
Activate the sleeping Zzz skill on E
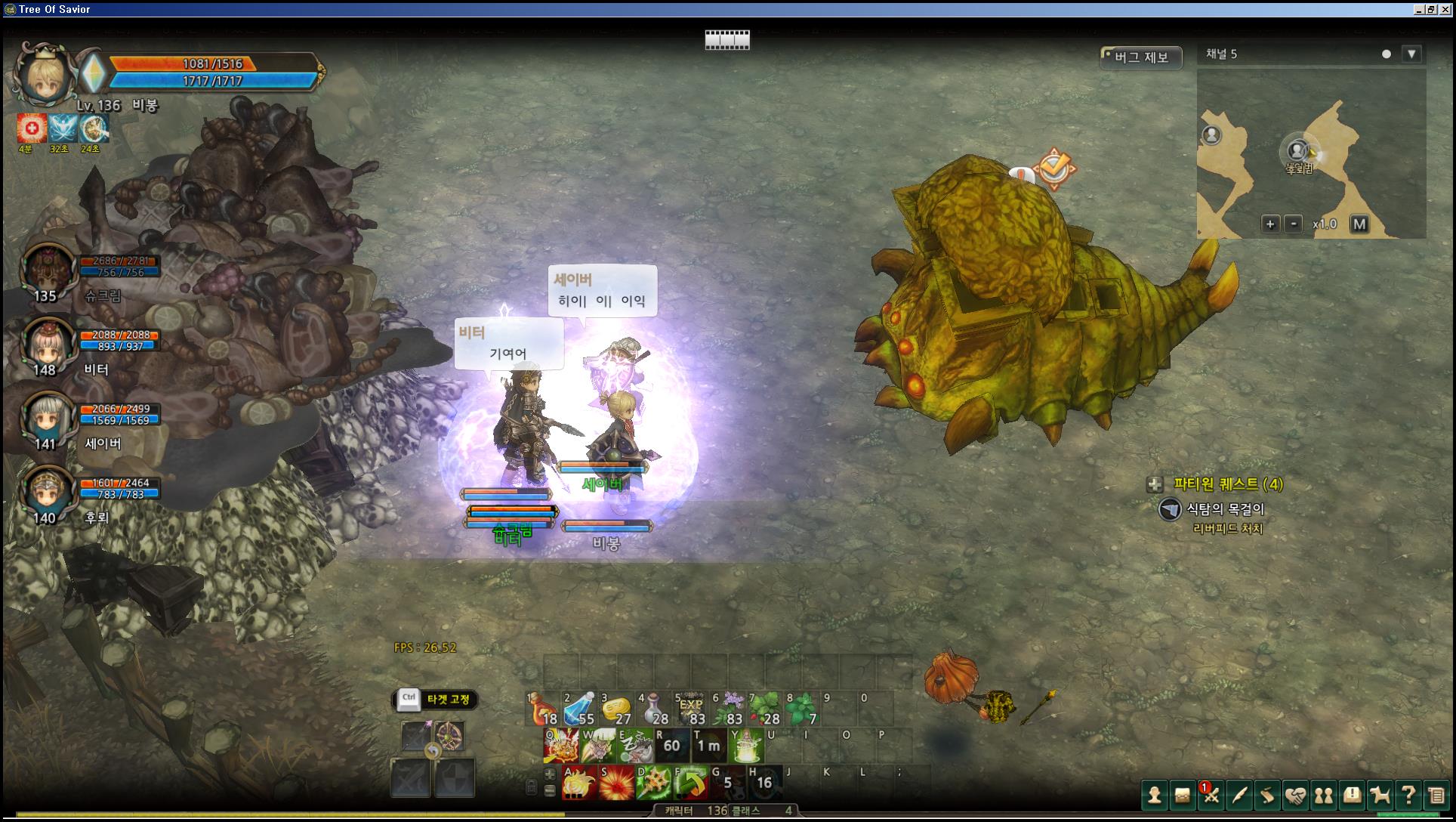point(635,746)
